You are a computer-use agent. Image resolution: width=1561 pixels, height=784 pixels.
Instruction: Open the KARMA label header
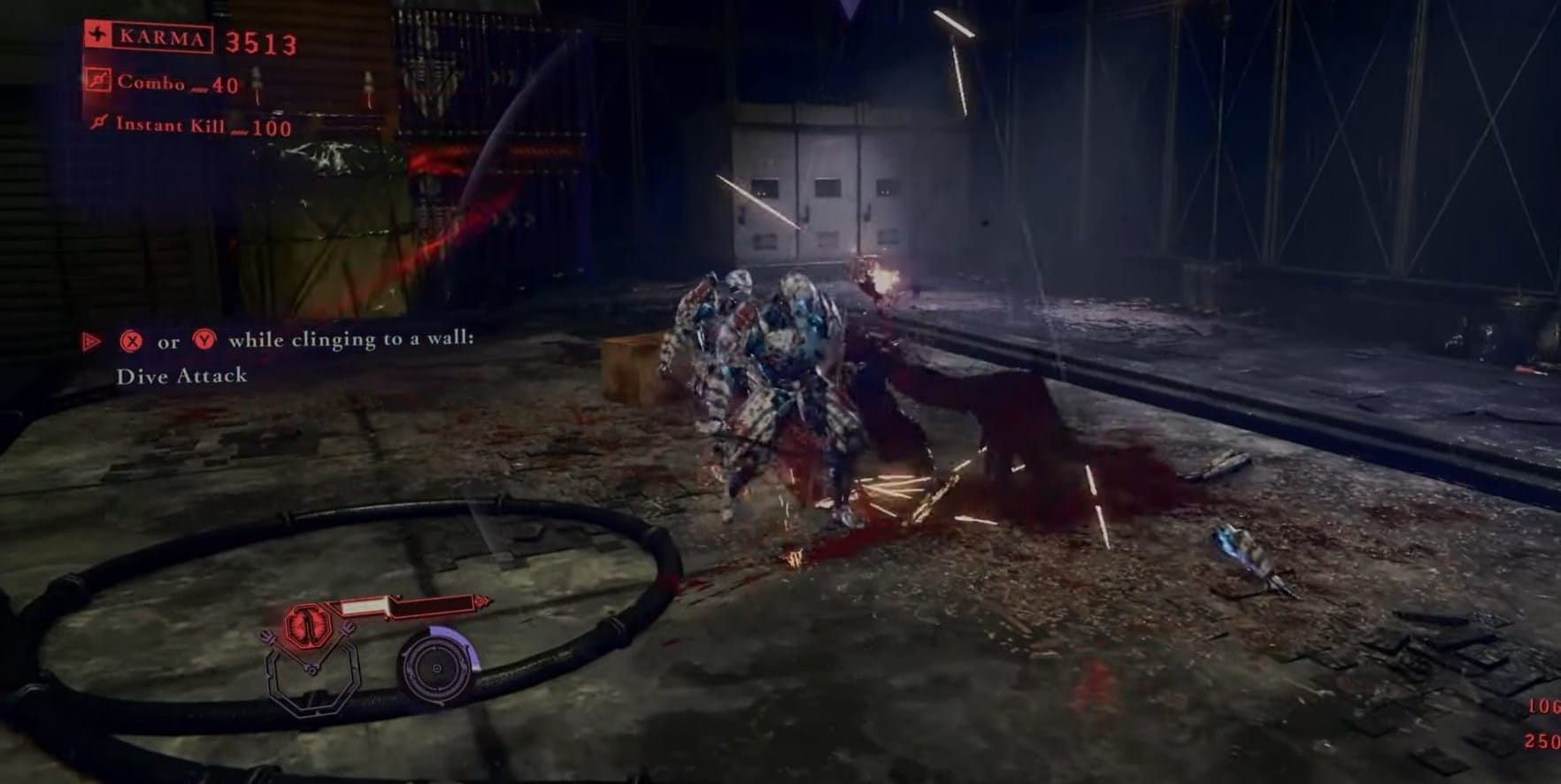162,36
